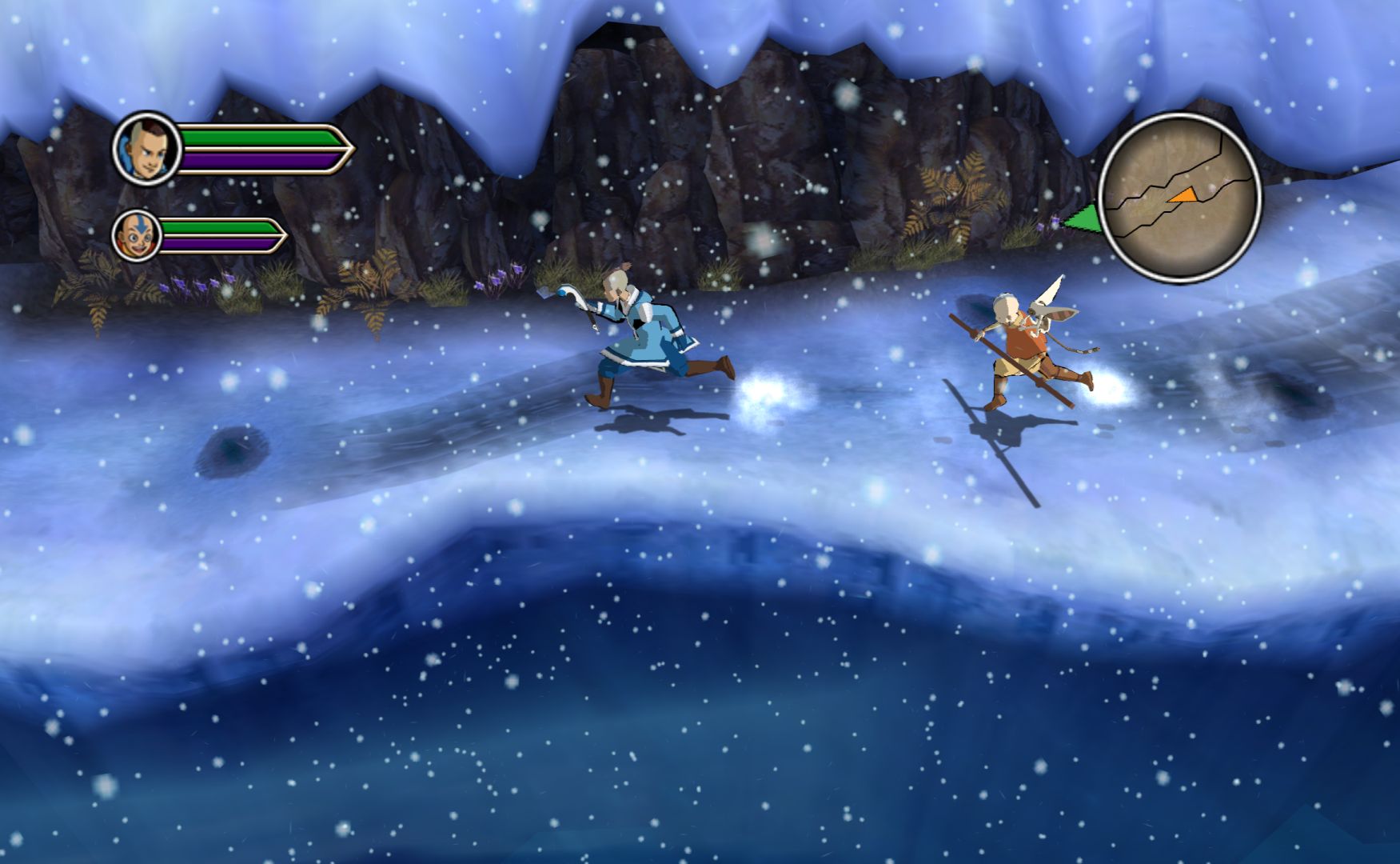Select Sokka's character portrait
Image resolution: width=1400 pixels, height=864 pixels.
tap(147, 149)
